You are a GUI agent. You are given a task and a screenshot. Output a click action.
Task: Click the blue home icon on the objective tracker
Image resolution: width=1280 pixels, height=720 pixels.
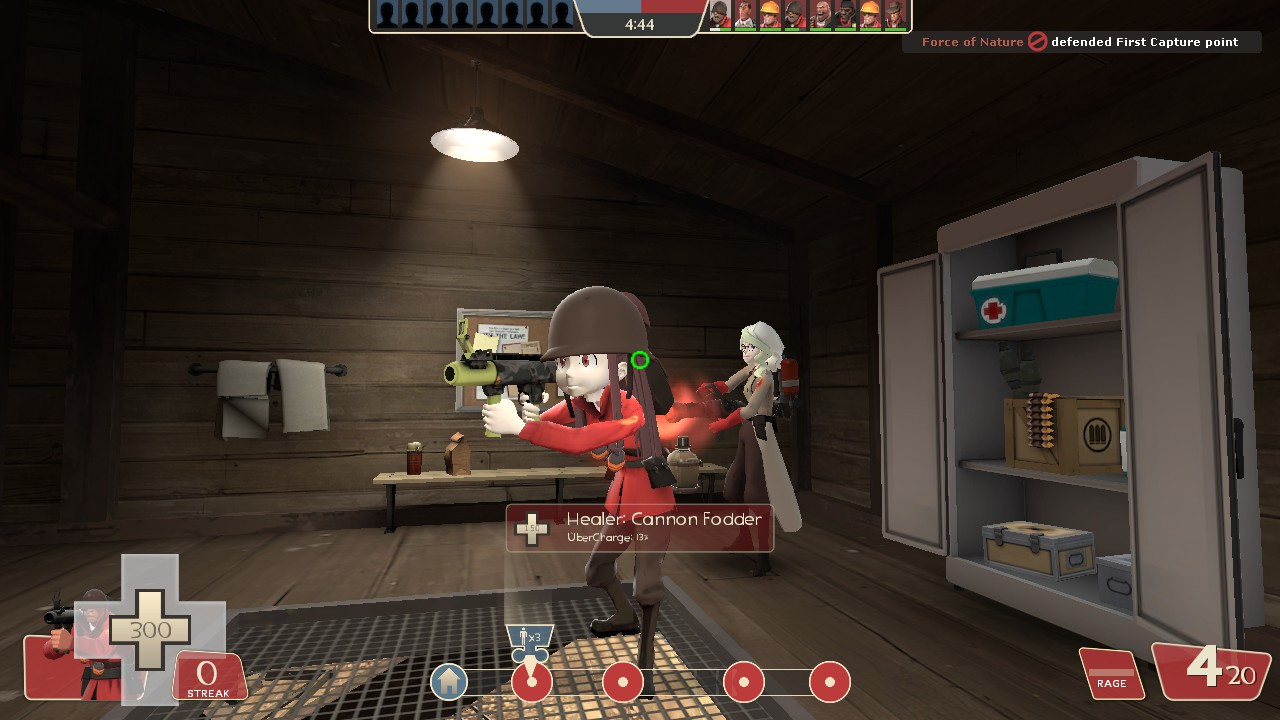pyautogui.click(x=448, y=681)
